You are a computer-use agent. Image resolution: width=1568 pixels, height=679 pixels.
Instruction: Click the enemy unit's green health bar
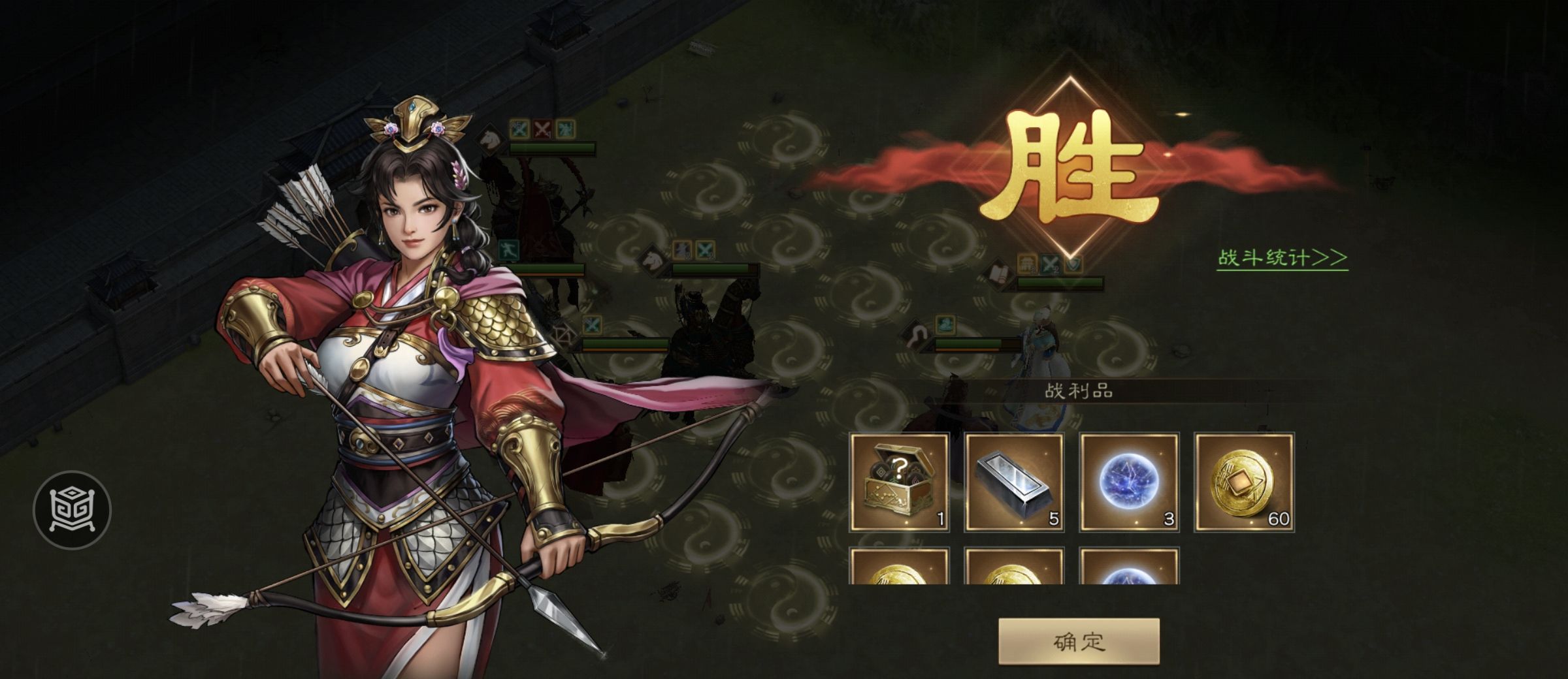pyautogui.click(x=552, y=147)
